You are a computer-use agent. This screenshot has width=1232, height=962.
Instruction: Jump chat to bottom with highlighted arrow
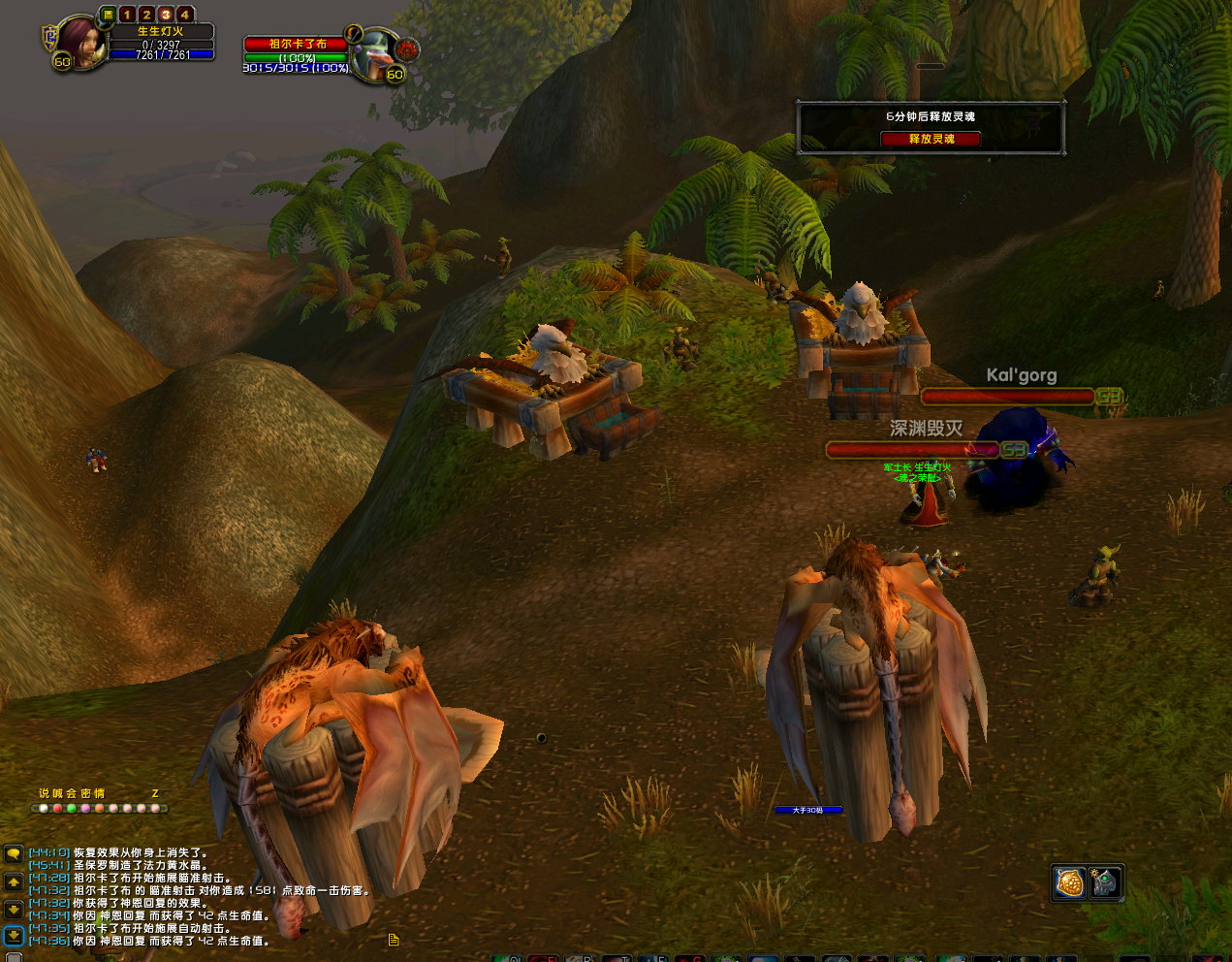pyautogui.click(x=14, y=936)
